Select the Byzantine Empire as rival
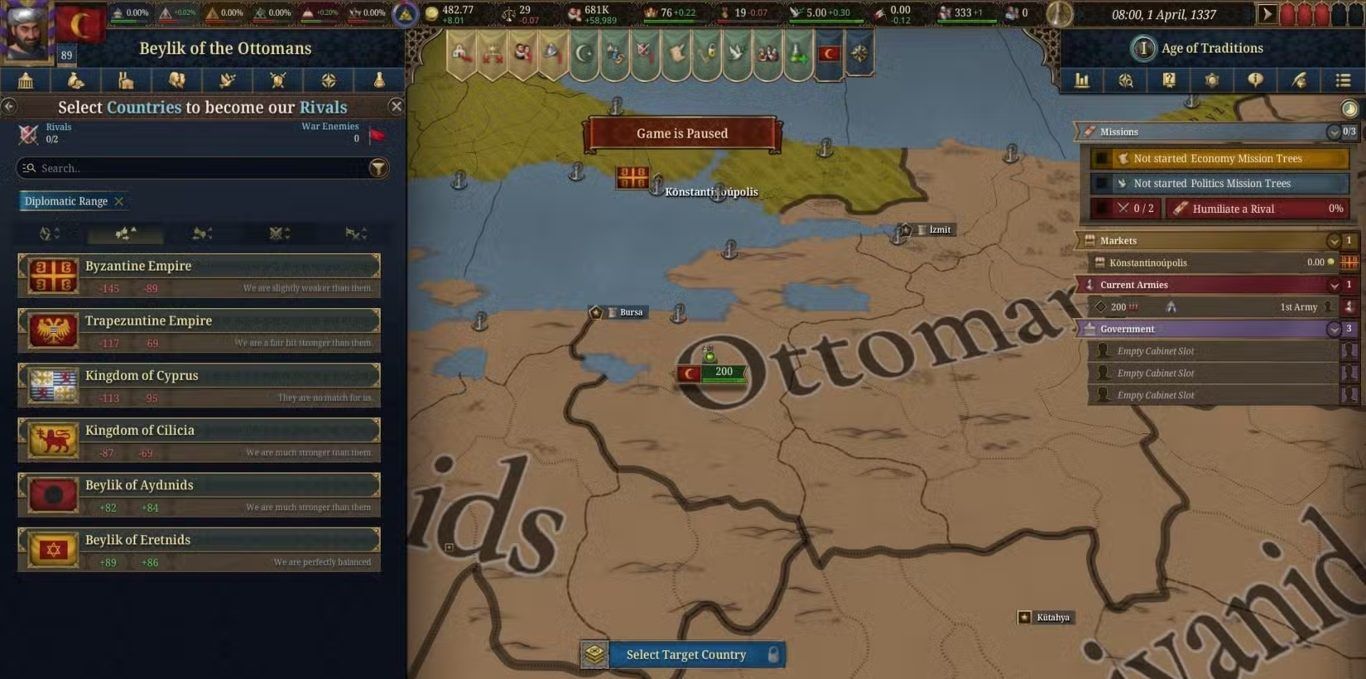The image size is (1366, 679). 199,275
